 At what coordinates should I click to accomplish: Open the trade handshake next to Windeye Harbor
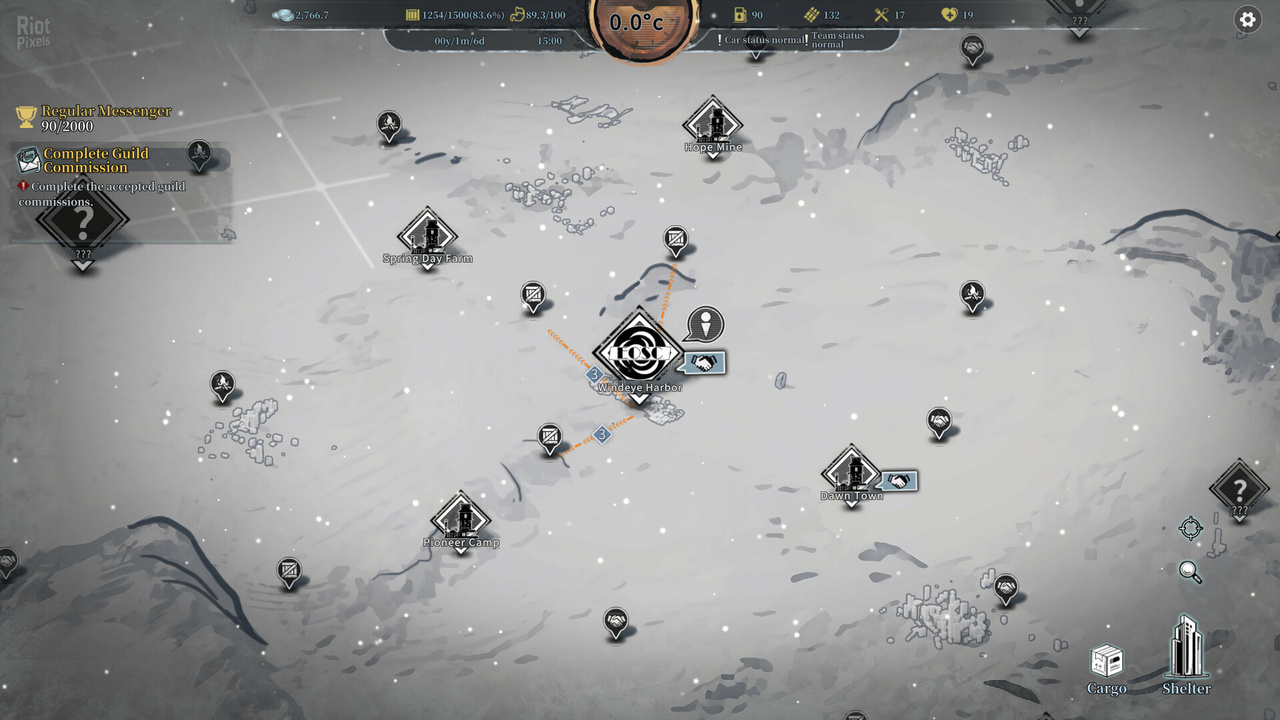click(704, 363)
